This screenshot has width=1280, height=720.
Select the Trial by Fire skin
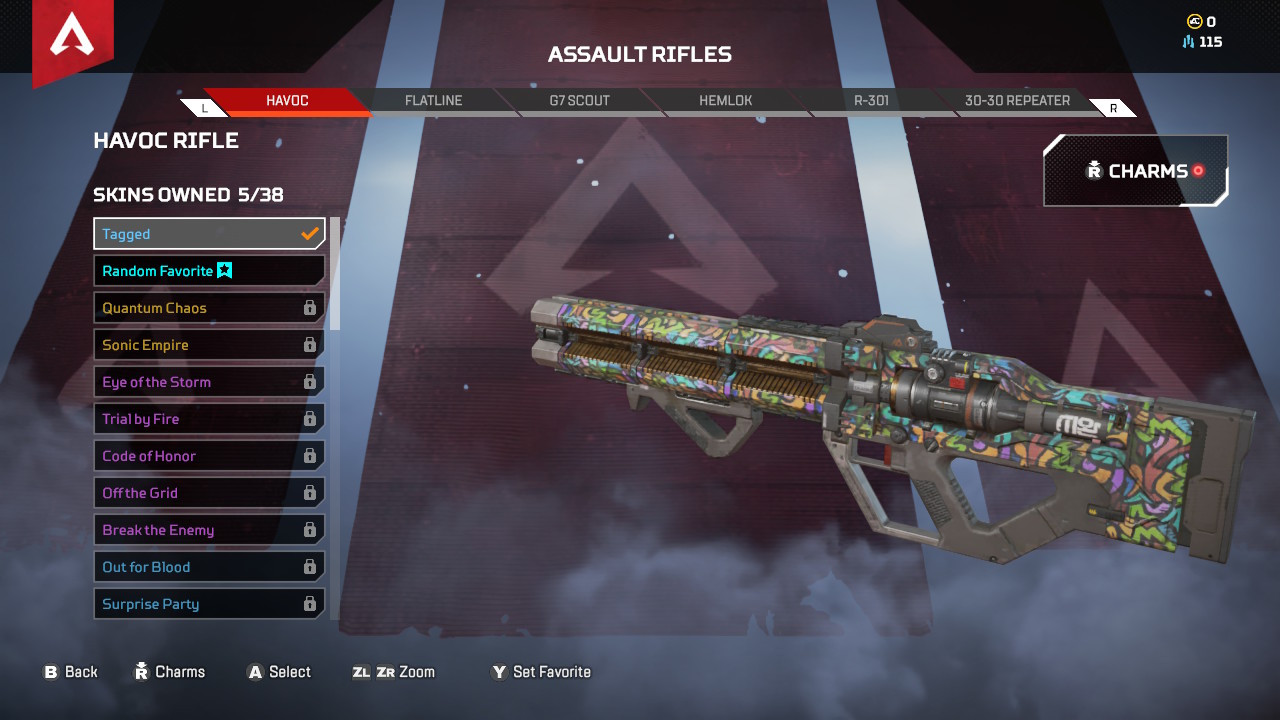tap(209, 419)
